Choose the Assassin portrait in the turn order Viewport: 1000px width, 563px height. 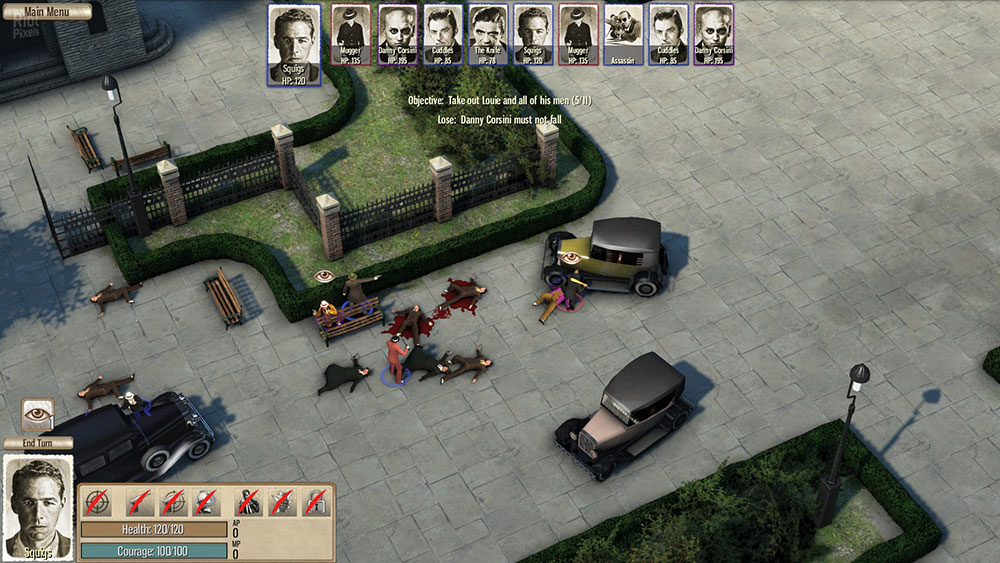[623, 35]
